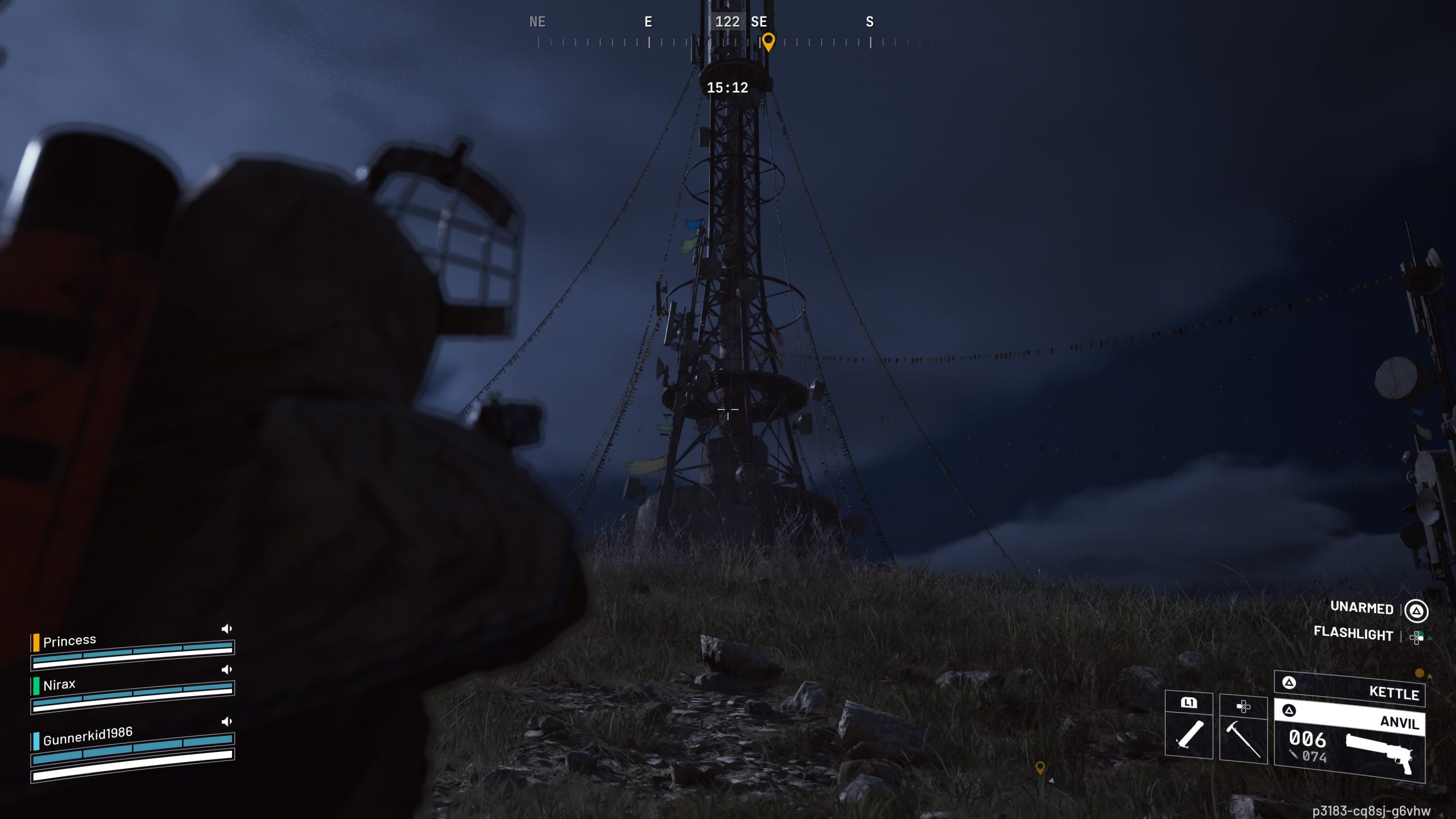Select the ANVIL weapon slot
The image size is (1456, 819).
[x=1349, y=739]
